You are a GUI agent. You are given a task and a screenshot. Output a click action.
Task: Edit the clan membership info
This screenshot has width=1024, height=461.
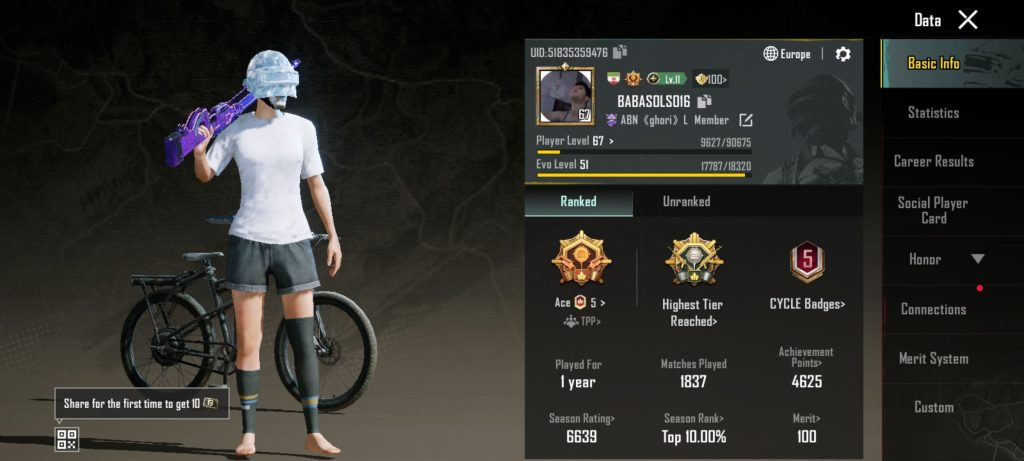coord(745,120)
